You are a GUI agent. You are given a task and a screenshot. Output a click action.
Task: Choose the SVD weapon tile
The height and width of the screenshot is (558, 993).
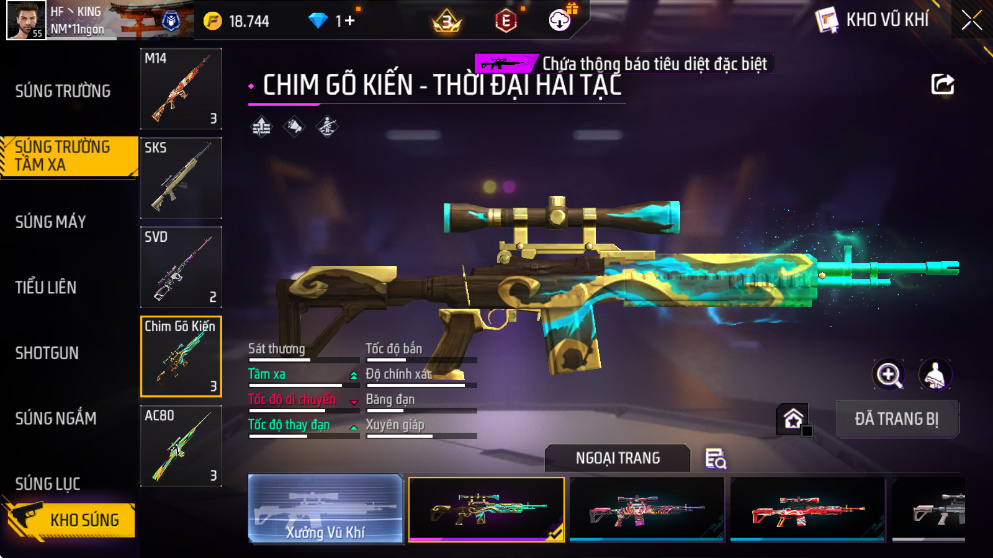click(x=181, y=268)
